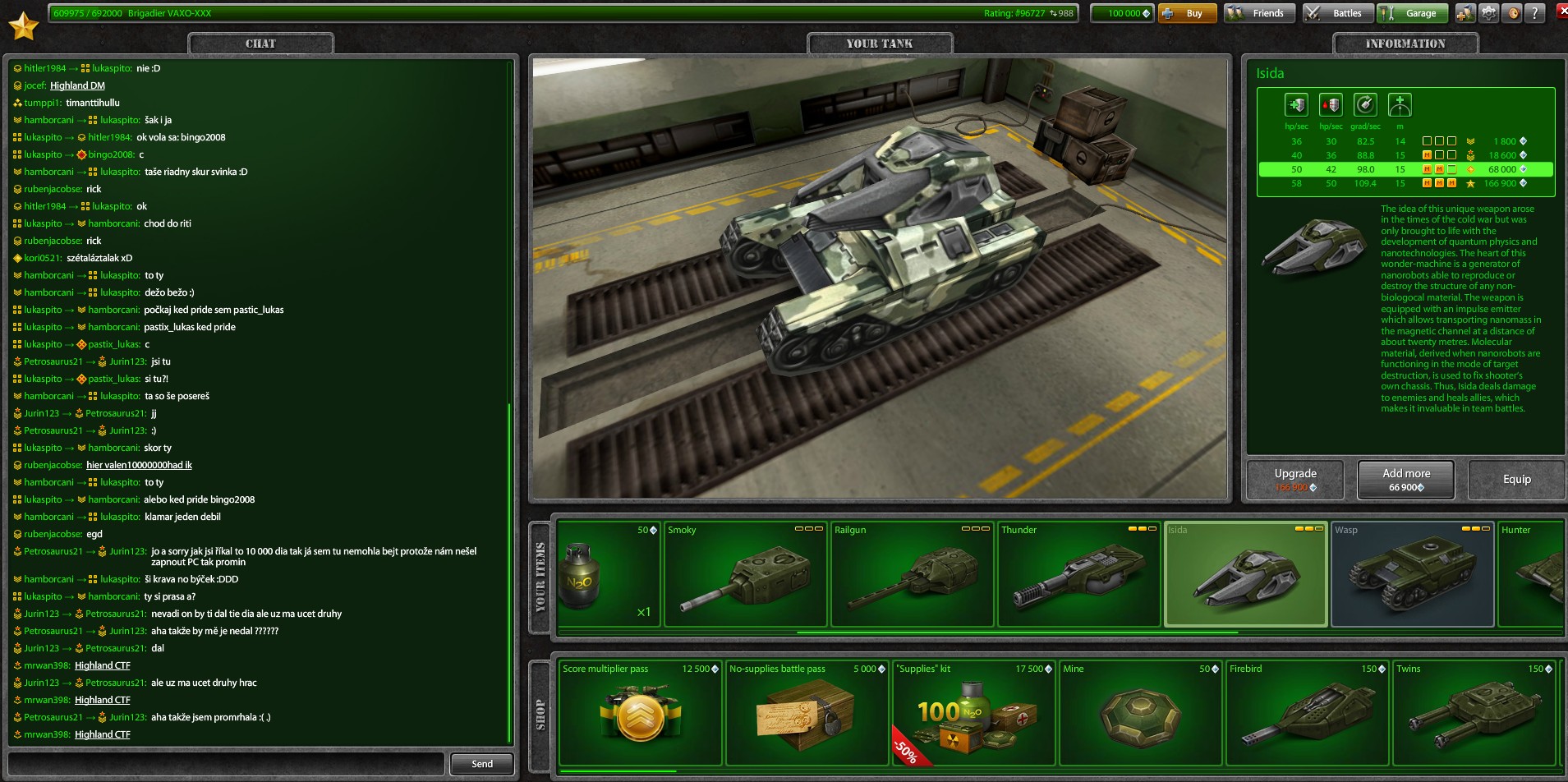The image size is (1568, 782).
Task: Focus the chat message input field
Action: coord(227,764)
